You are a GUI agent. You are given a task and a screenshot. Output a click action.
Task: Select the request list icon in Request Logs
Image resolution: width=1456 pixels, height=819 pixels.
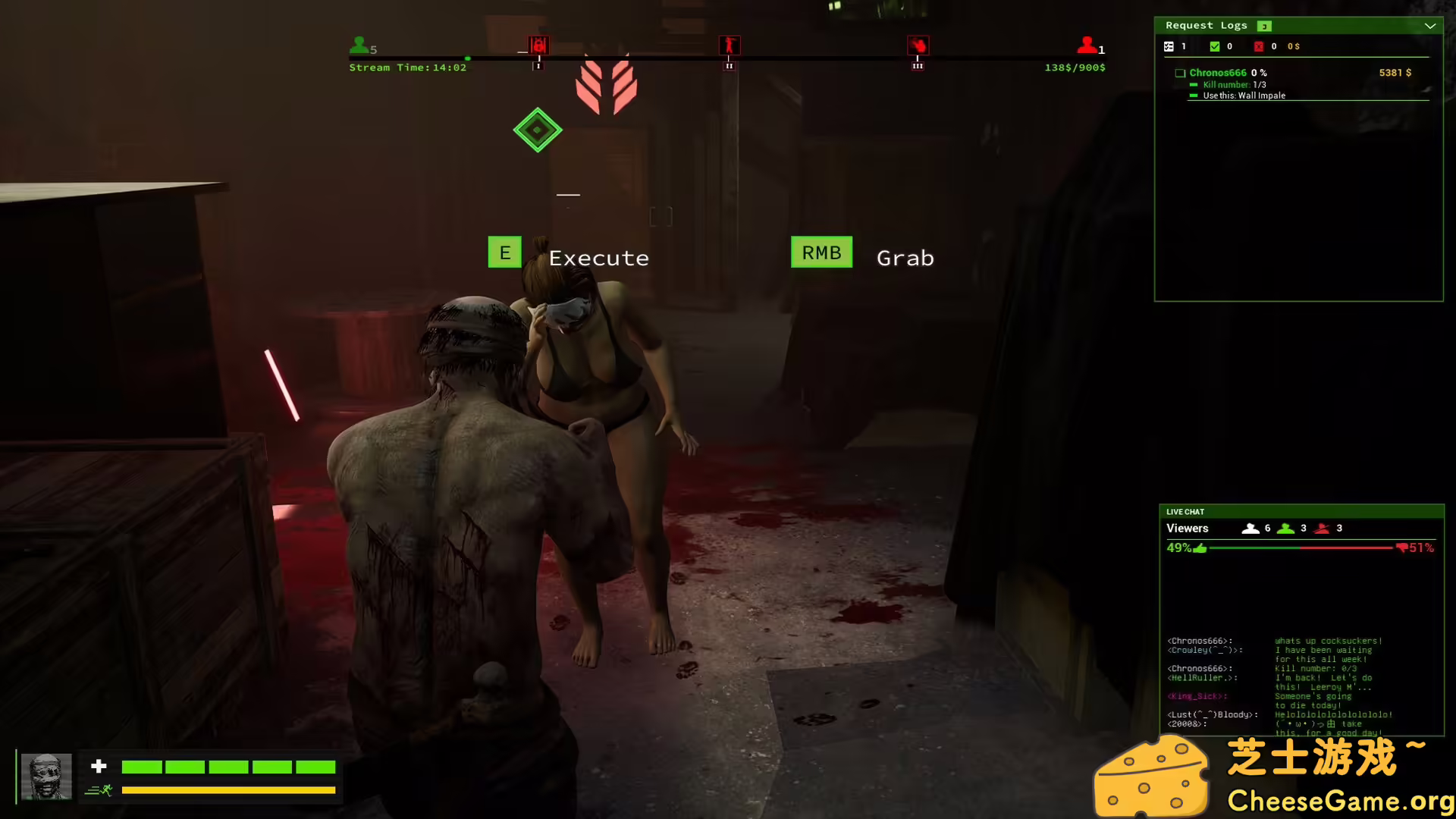click(x=1169, y=46)
